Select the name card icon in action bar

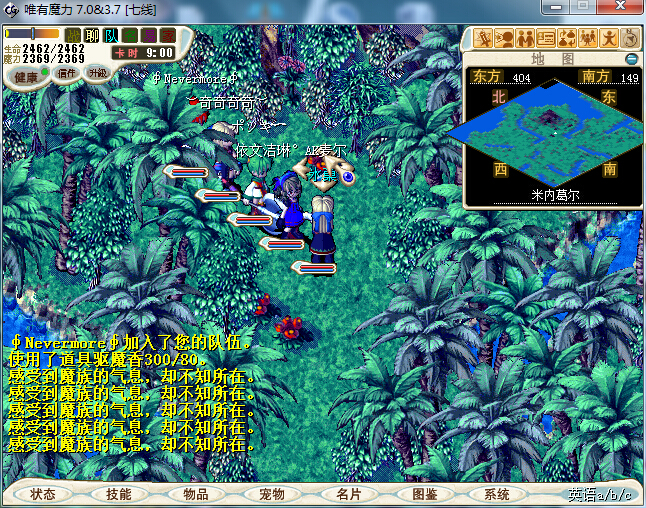[546, 39]
